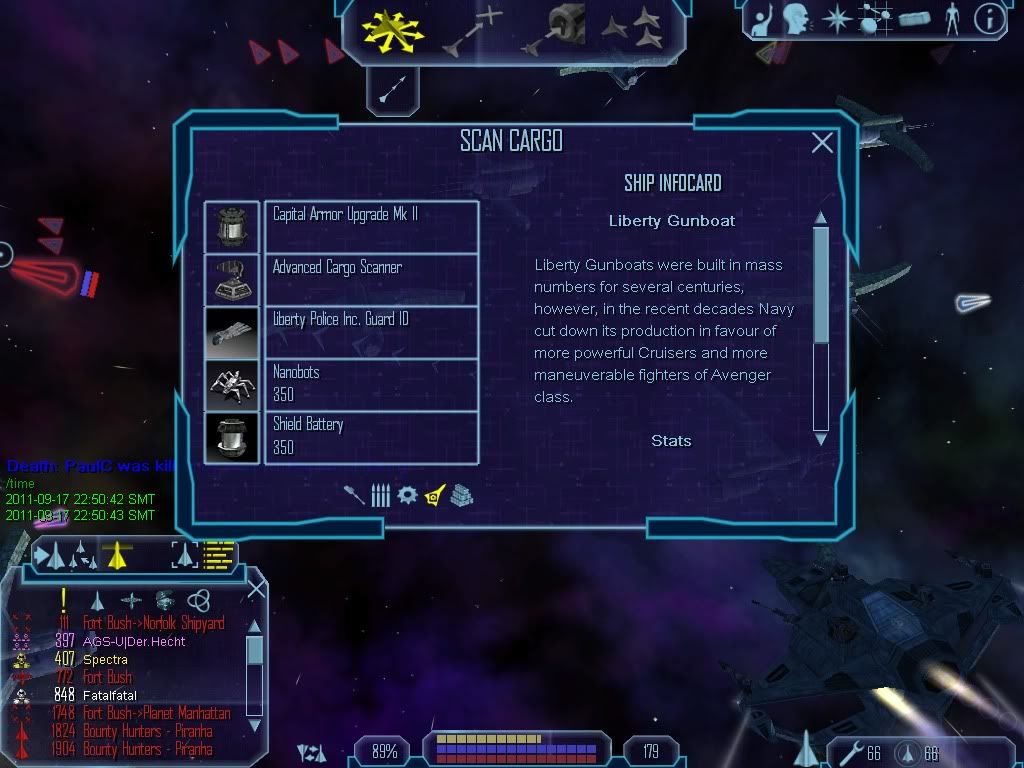Select Capital Armor Upgrade Mk II row
The image size is (1024, 768).
371,226
